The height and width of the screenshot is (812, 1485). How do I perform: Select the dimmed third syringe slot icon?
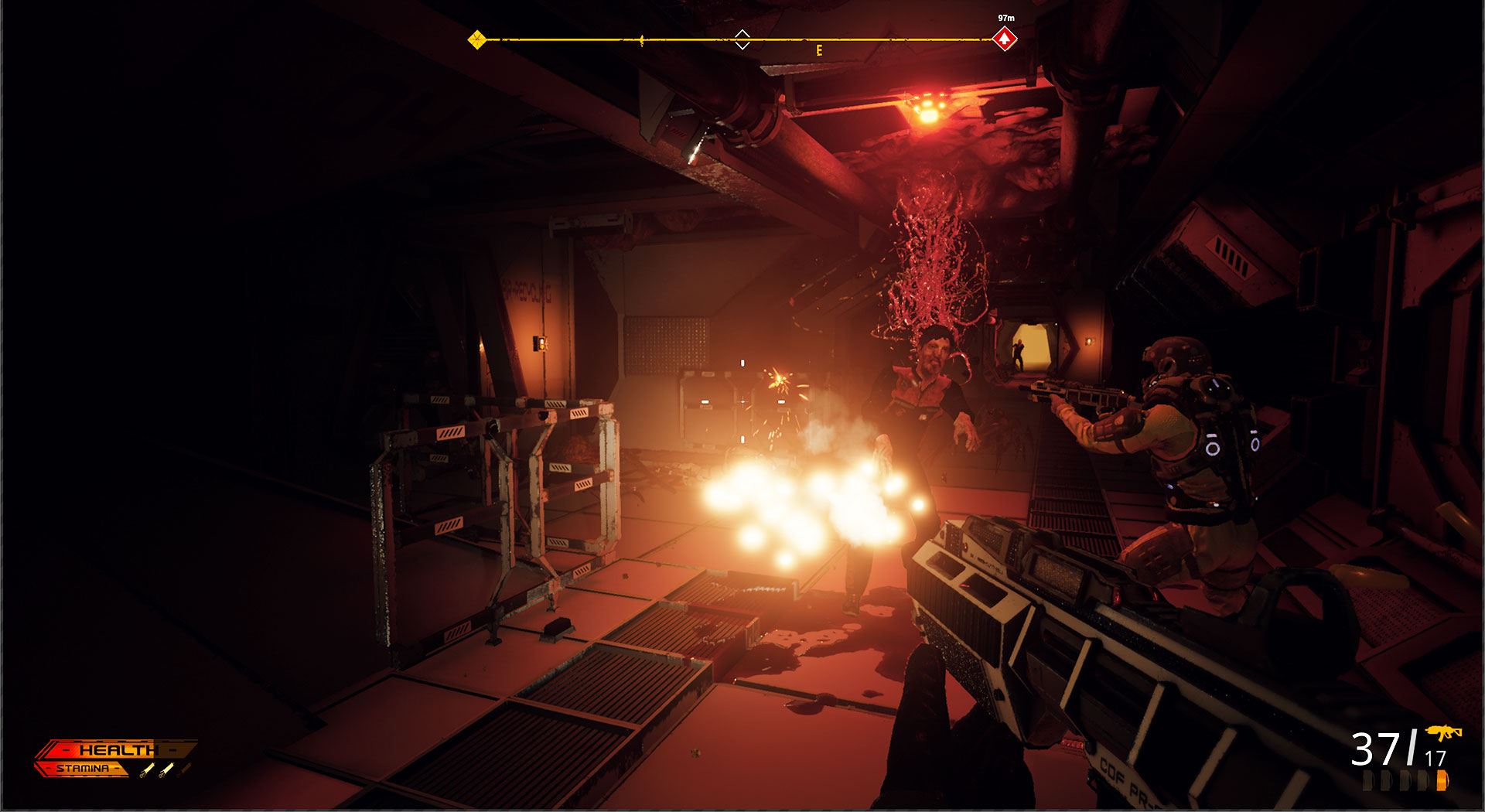[x=186, y=769]
